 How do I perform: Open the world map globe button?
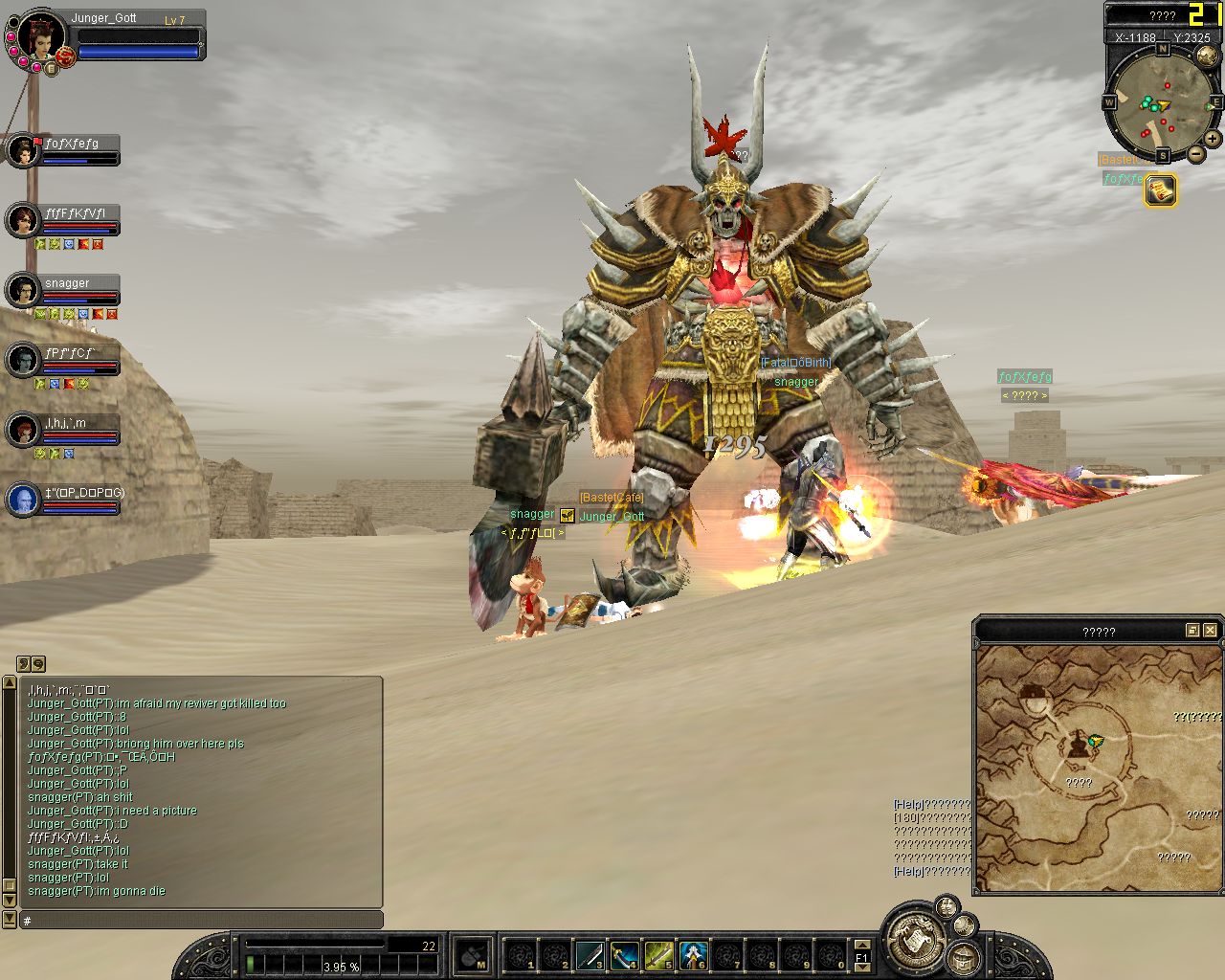point(1207,56)
